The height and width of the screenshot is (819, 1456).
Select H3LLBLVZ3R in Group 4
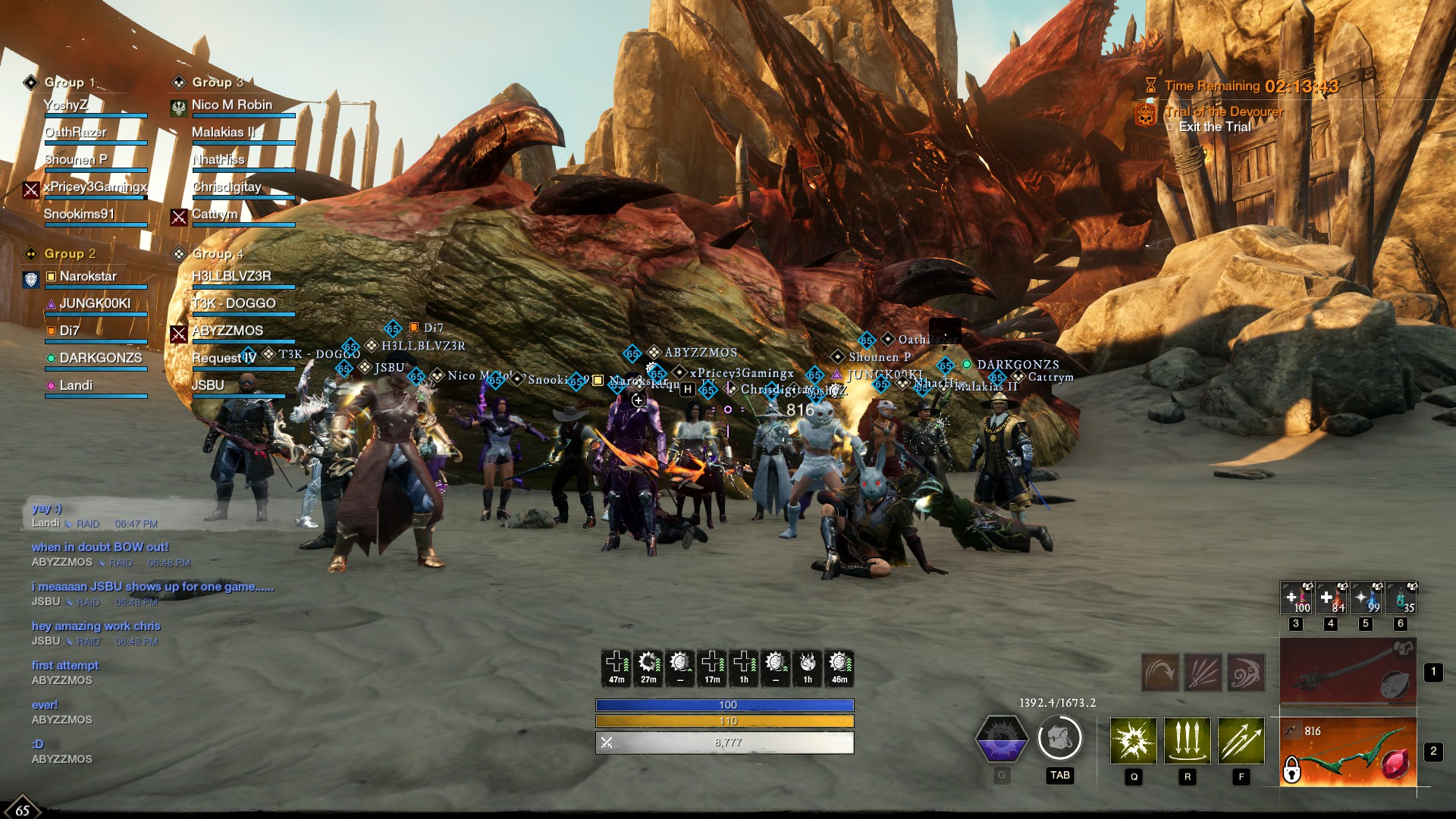tap(231, 277)
